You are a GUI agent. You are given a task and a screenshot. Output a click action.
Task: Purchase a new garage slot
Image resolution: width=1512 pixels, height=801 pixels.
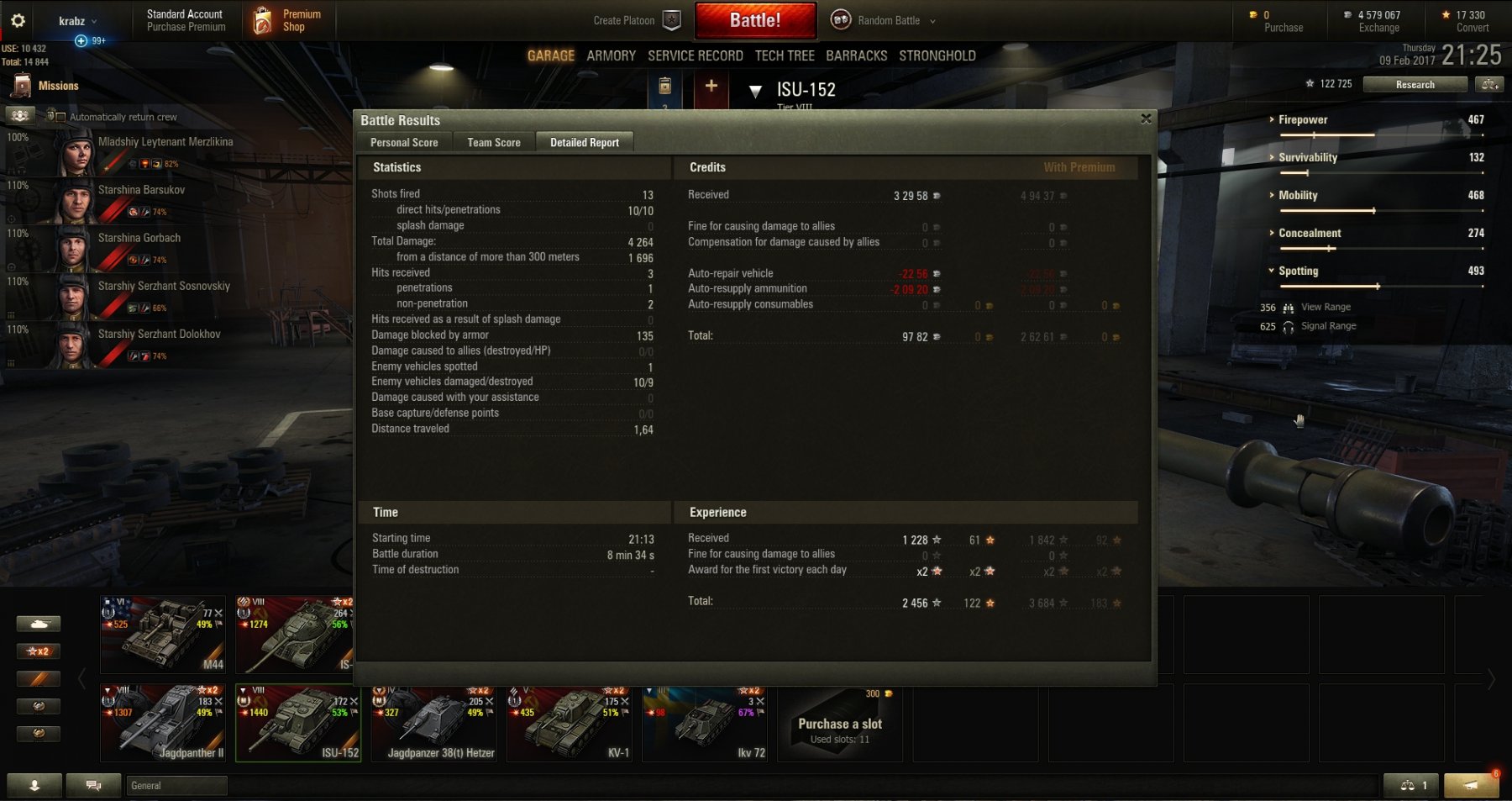point(839,724)
